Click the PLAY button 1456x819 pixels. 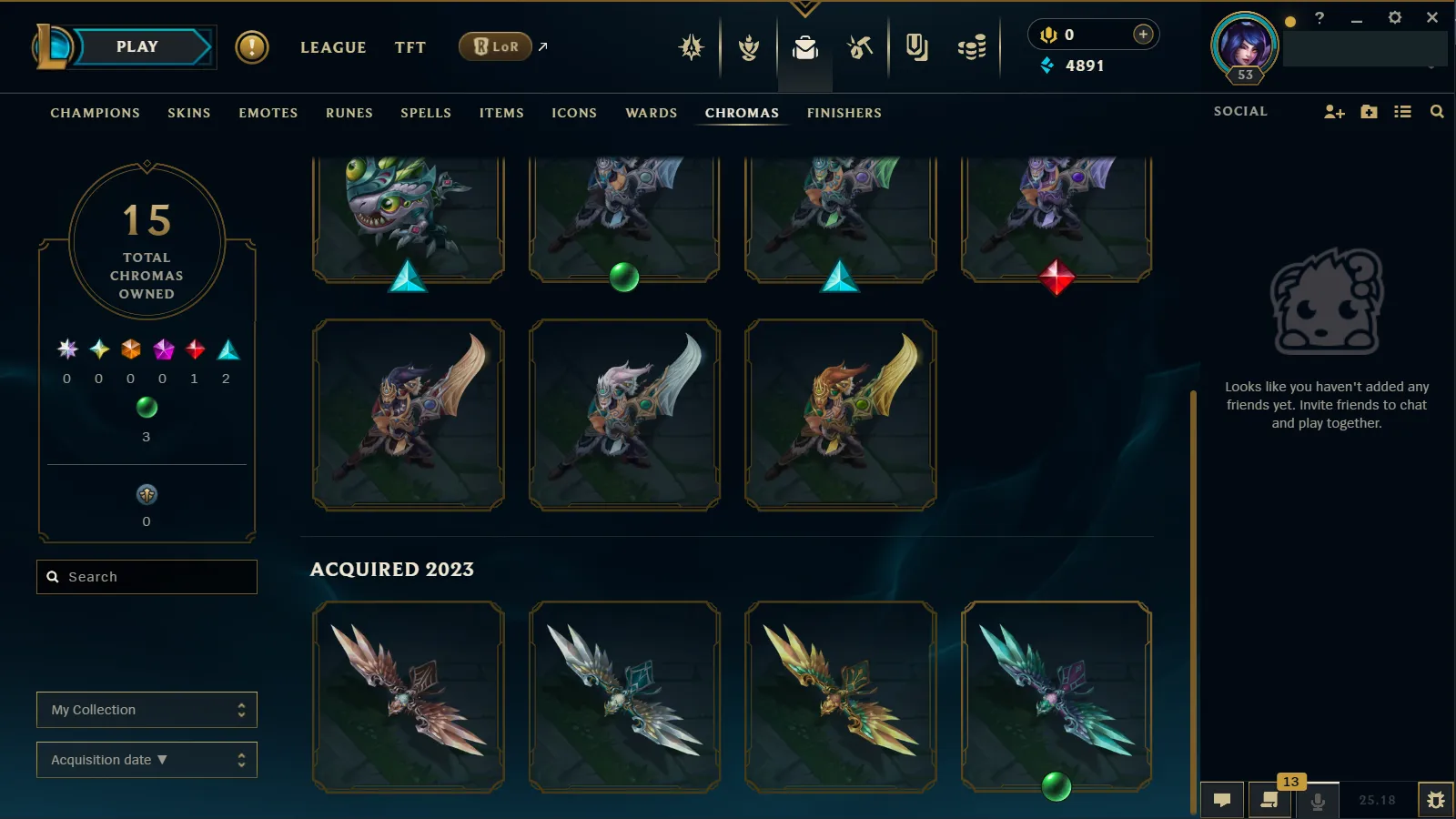coord(138,45)
